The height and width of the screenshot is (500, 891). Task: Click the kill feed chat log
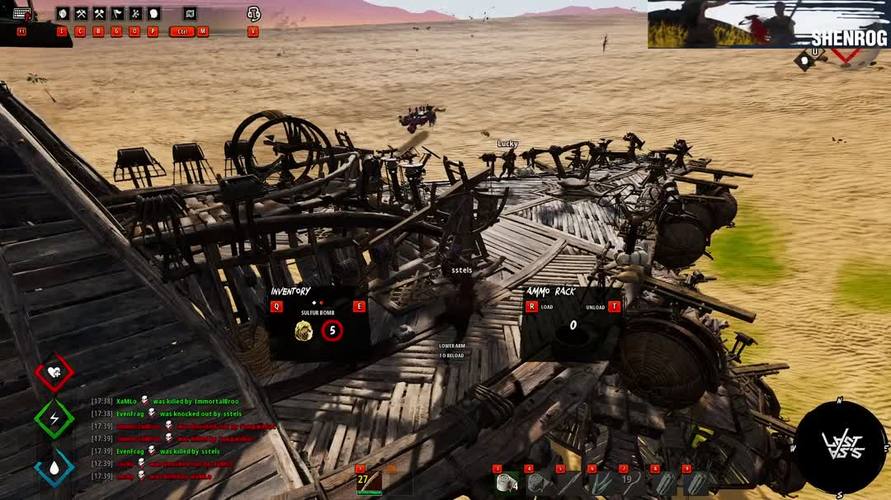(180, 438)
